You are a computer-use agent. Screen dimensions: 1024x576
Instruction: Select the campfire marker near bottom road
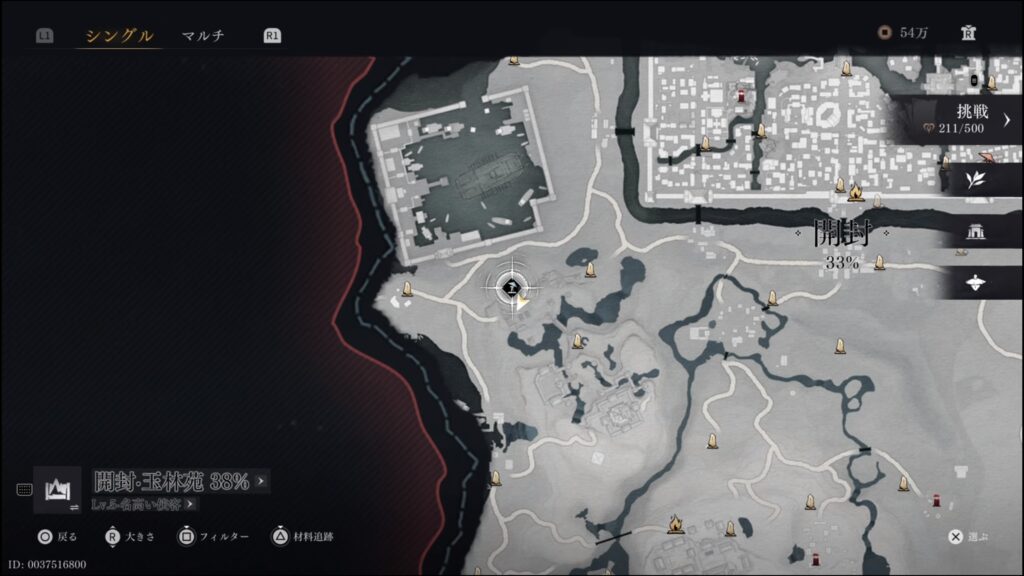[675, 522]
